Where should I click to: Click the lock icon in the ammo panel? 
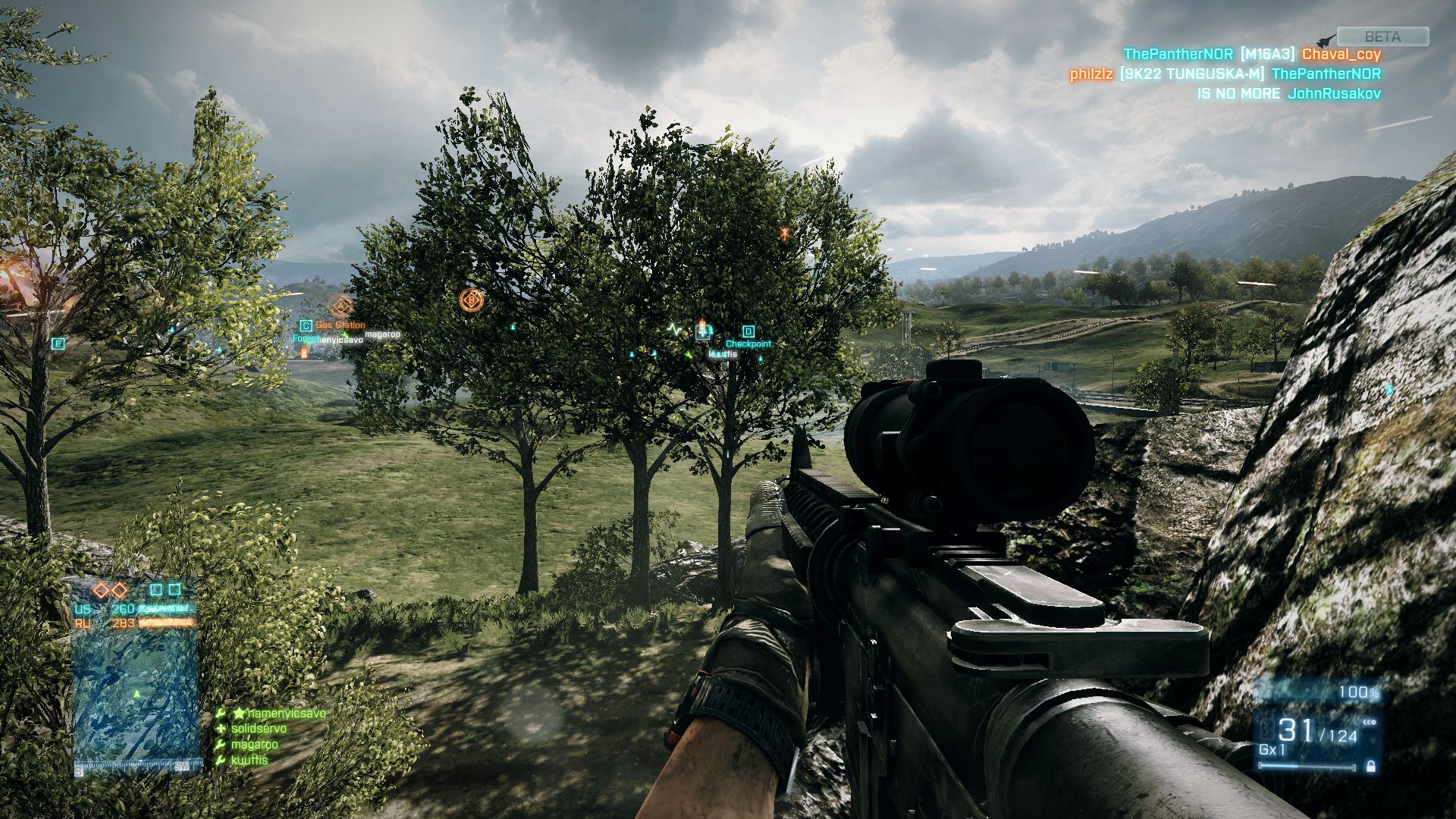[1370, 767]
